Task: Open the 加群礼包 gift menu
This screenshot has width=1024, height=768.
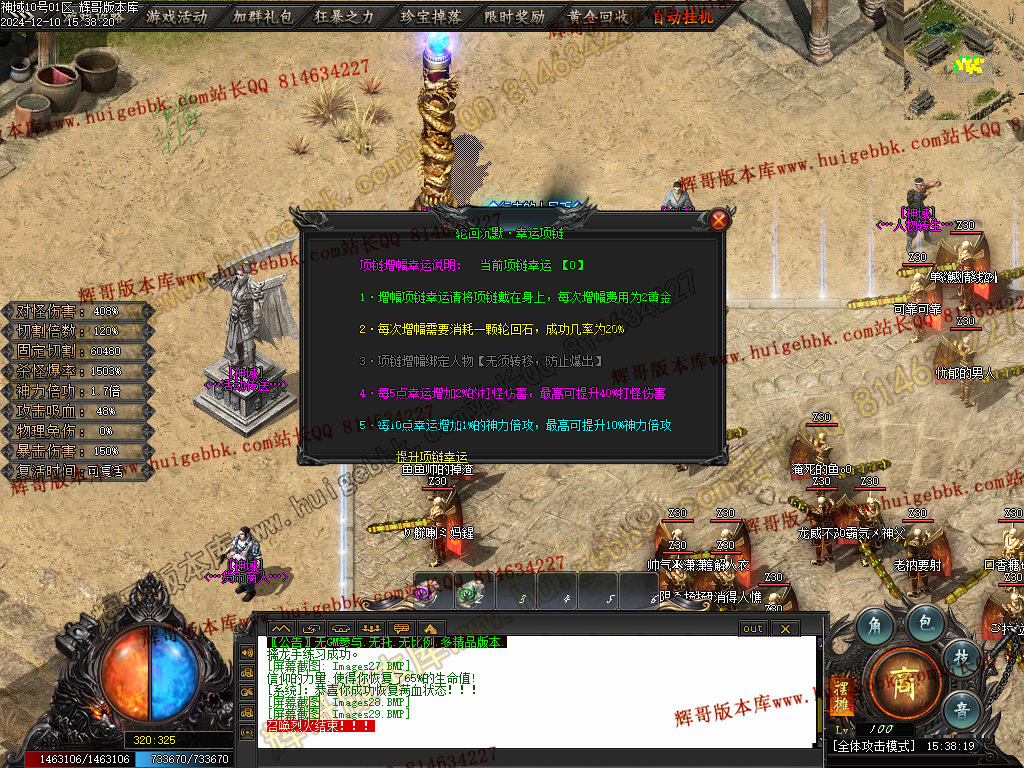Action: click(x=262, y=16)
